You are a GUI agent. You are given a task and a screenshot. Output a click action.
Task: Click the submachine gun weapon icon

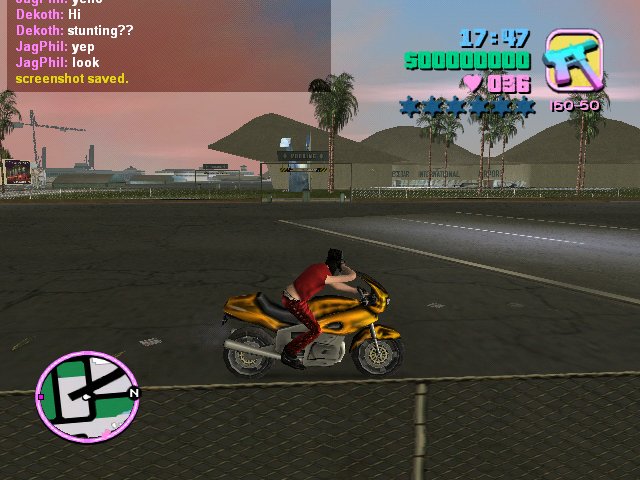573,61
